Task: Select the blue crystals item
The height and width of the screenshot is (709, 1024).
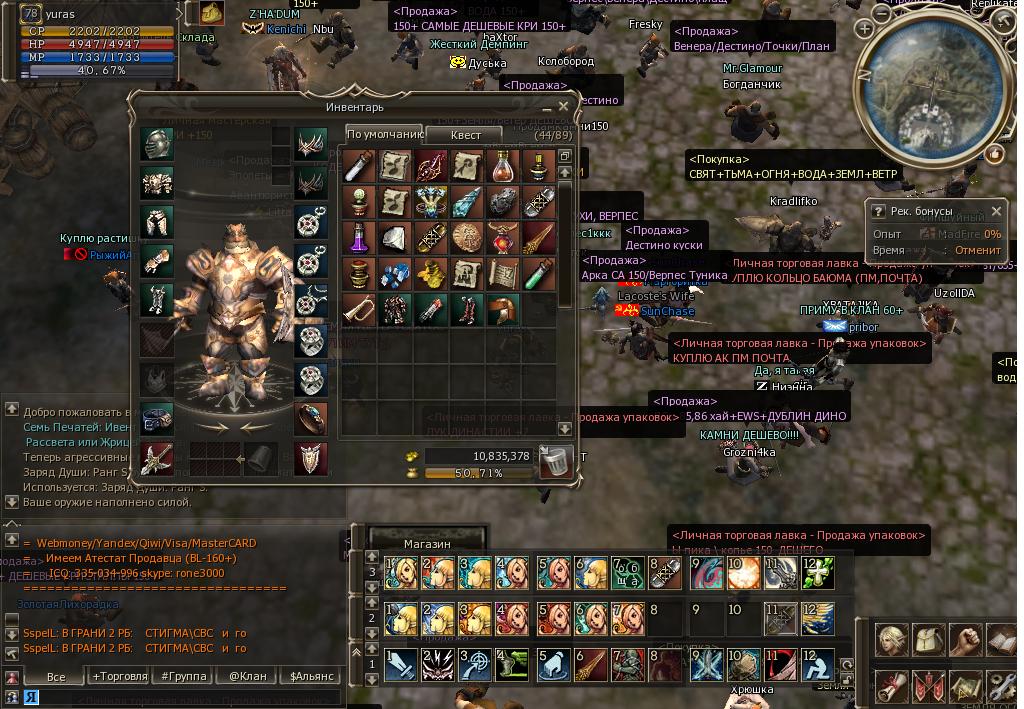Action: tap(395, 273)
